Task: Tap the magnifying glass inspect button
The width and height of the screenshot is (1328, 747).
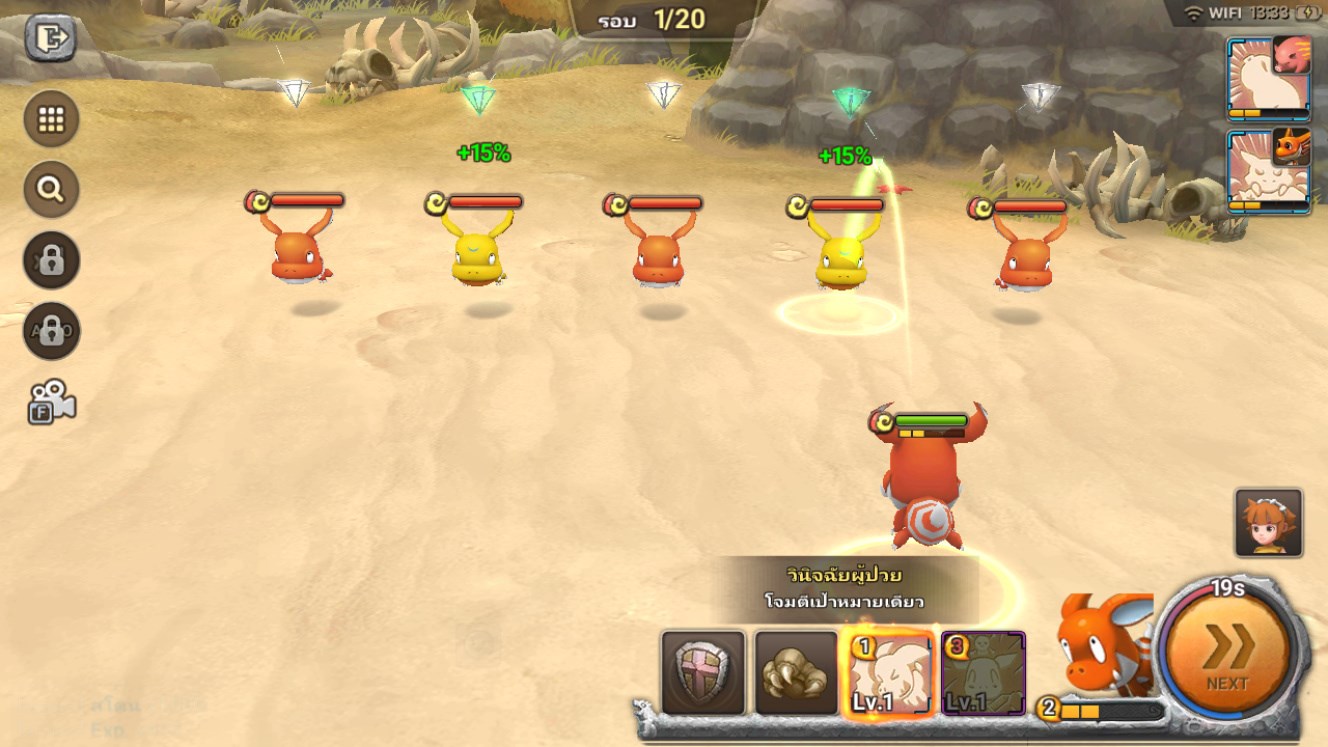Action: tap(51, 189)
